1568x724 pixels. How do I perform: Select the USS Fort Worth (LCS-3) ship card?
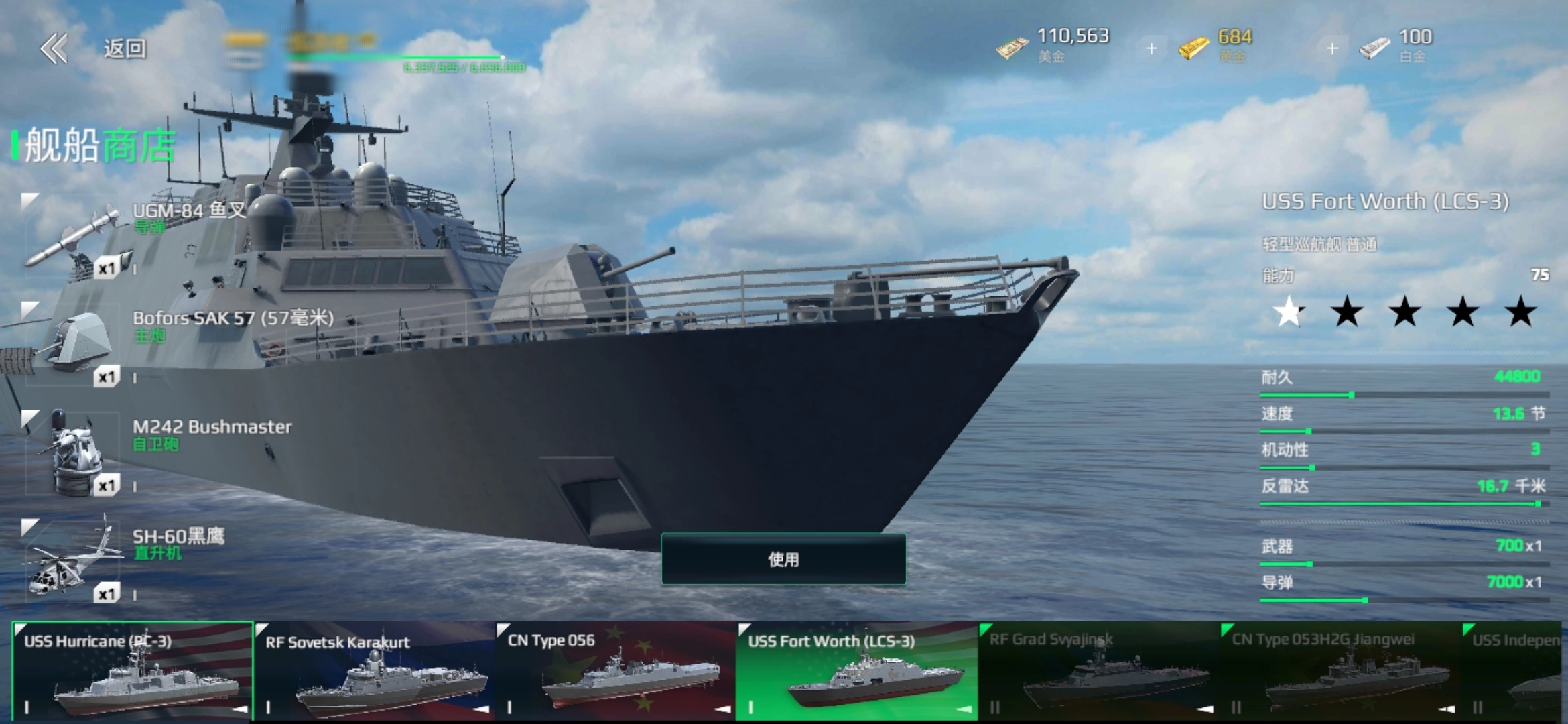857,672
